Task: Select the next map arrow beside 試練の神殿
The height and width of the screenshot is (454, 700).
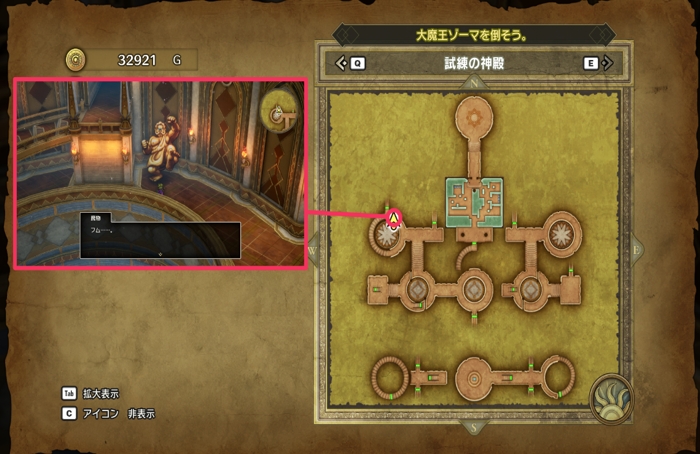Action: tap(606, 63)
